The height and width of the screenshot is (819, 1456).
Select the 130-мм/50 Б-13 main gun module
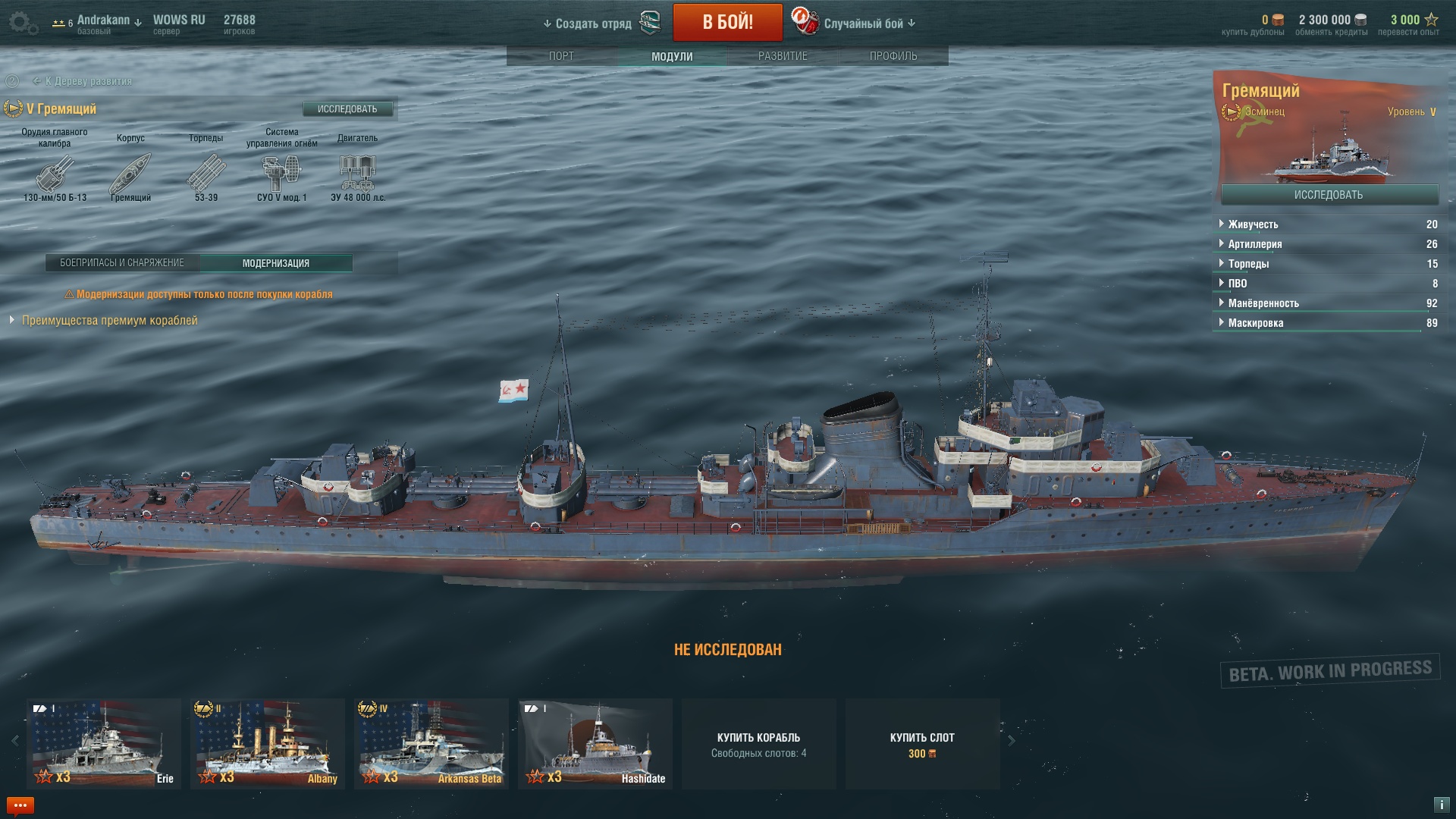pyautogui.click(x=55, y=174)
